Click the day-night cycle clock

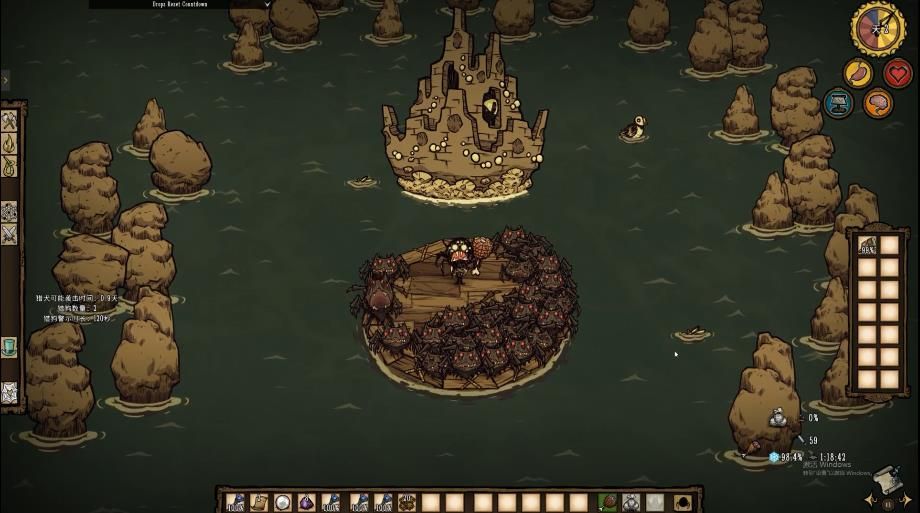coord(878,28)
